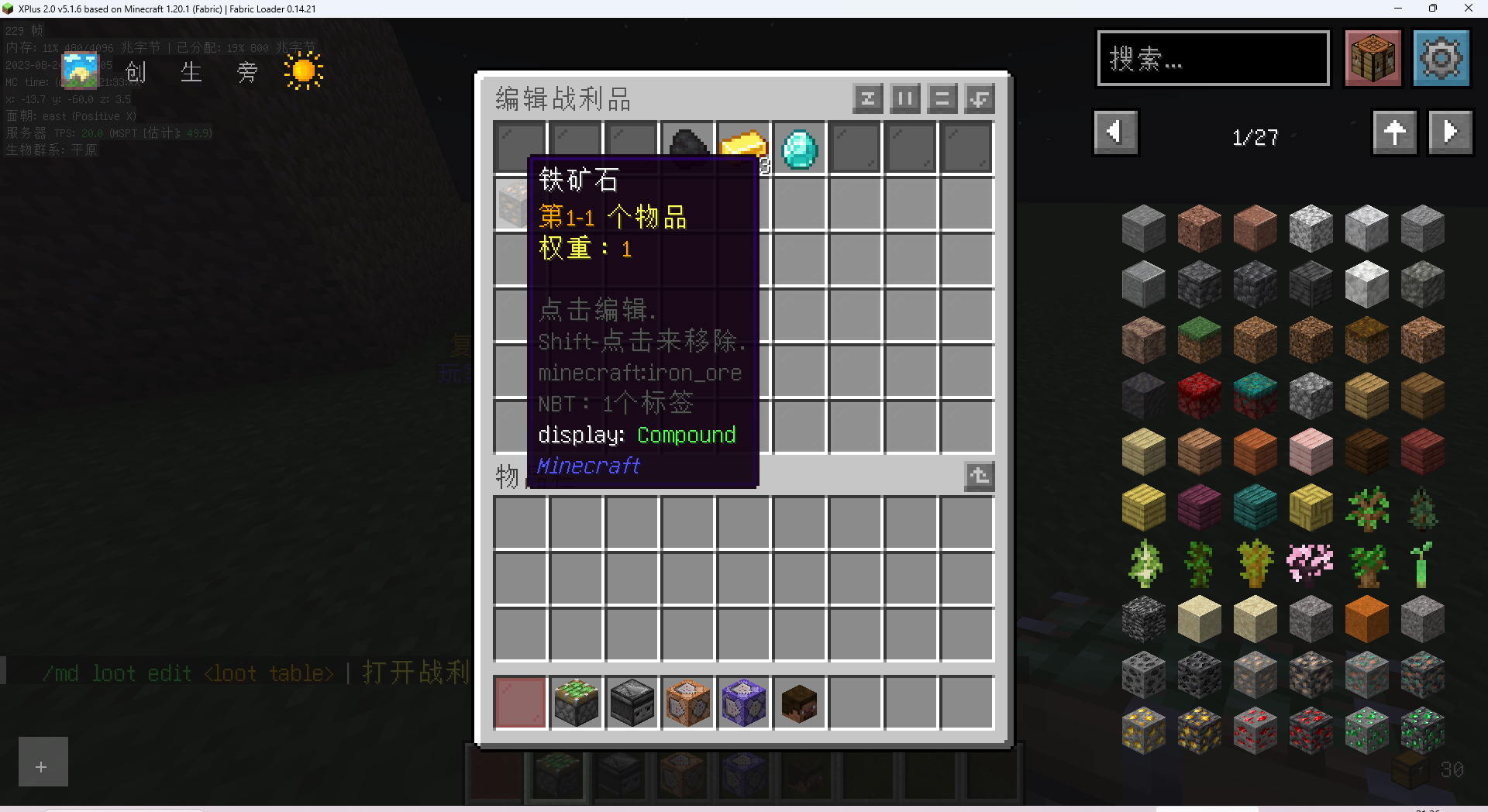Image resolution: width=1488 pixels, height=812 pixels.
Task: Click the equals icon in the loot editor header
Action: coord(942,98)
